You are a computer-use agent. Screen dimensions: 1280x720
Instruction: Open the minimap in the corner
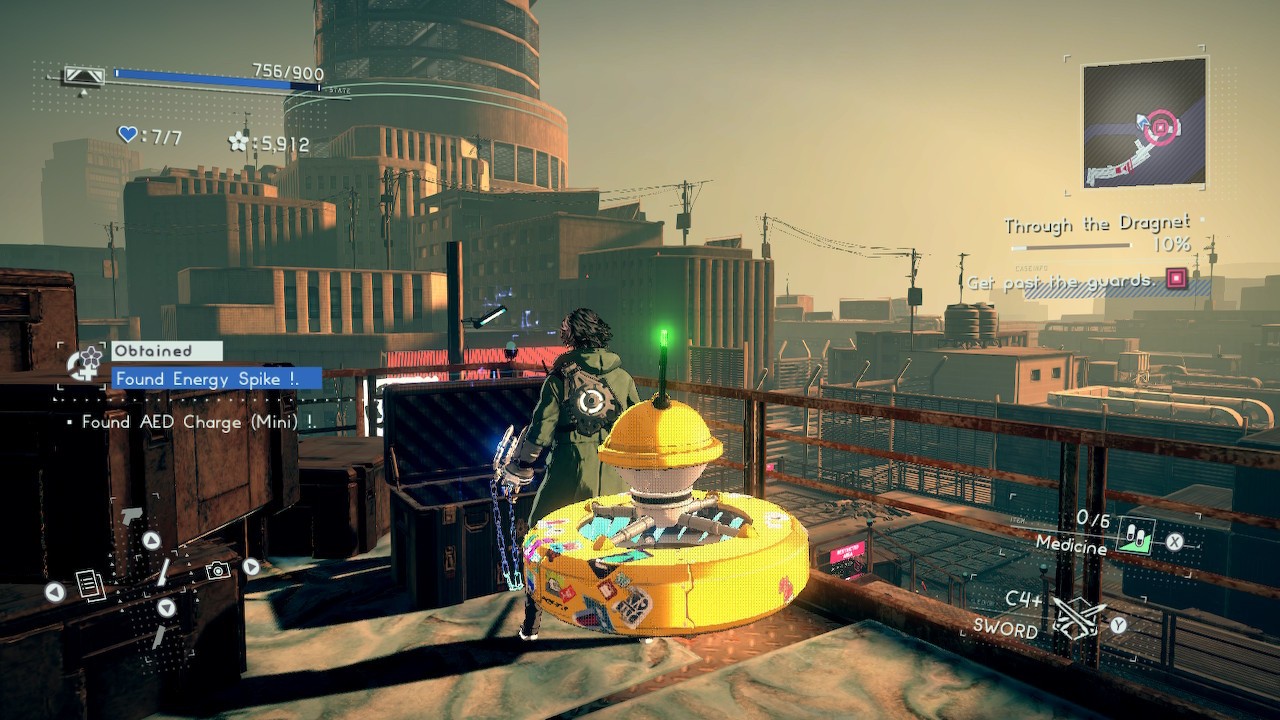click(1144, 122)
